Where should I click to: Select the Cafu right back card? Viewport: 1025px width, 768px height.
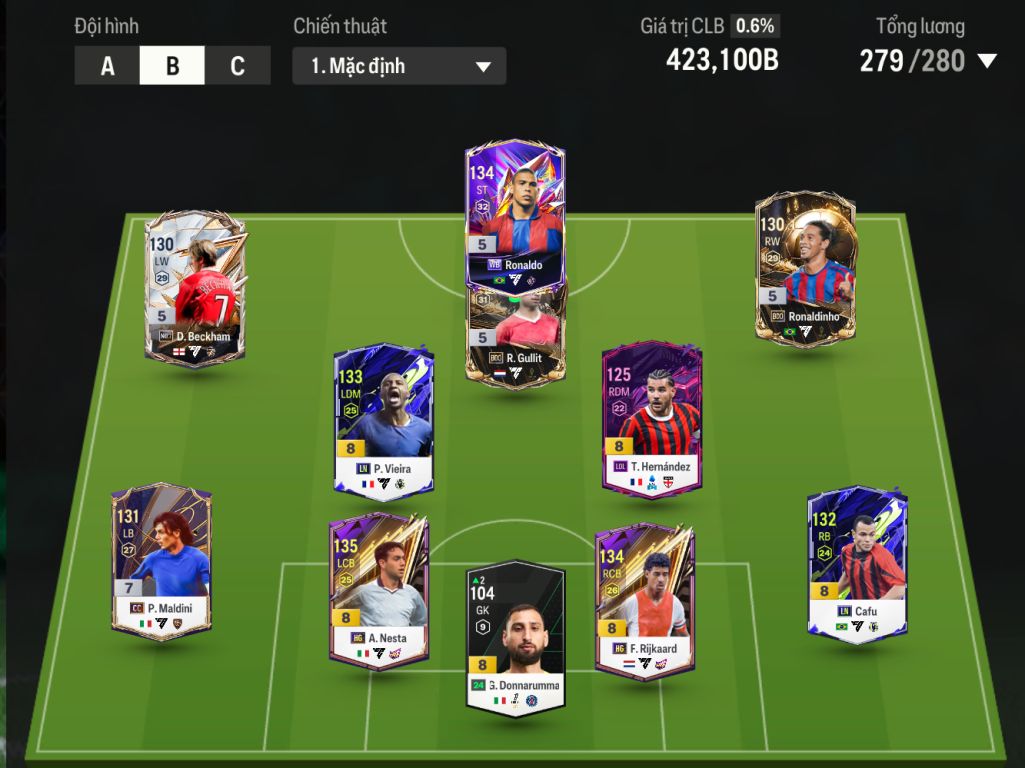857,565
